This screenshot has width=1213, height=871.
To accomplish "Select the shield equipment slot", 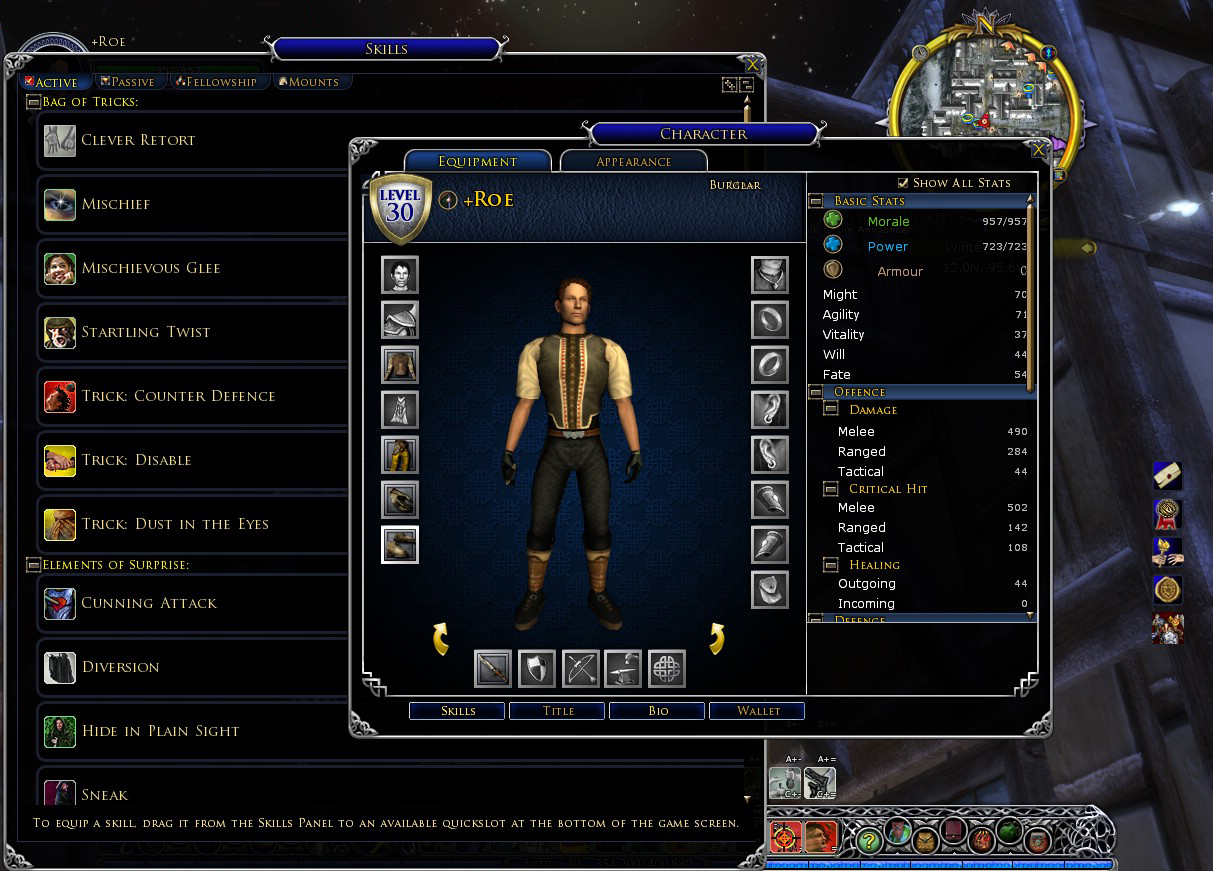I will (537, 669).
